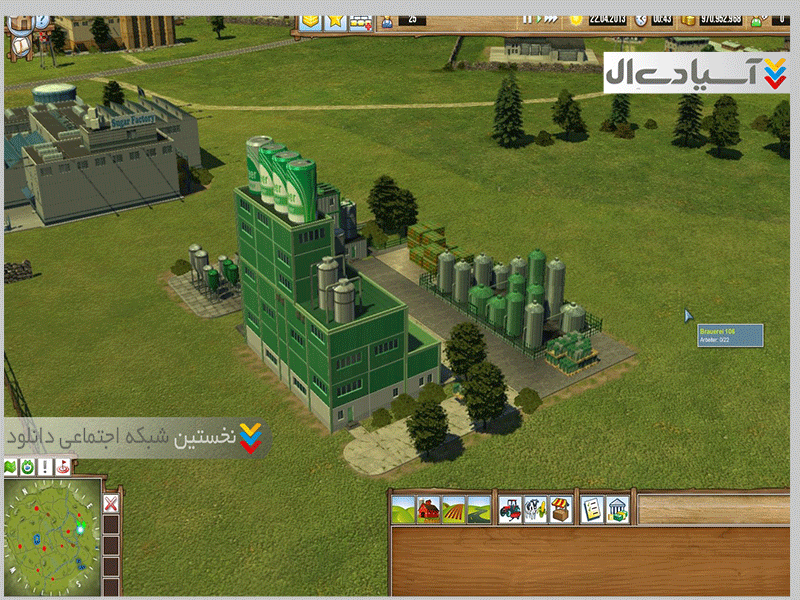The image size is (800, 600).
Task: Pick the road building icon
Action: [x=479, y=509]
